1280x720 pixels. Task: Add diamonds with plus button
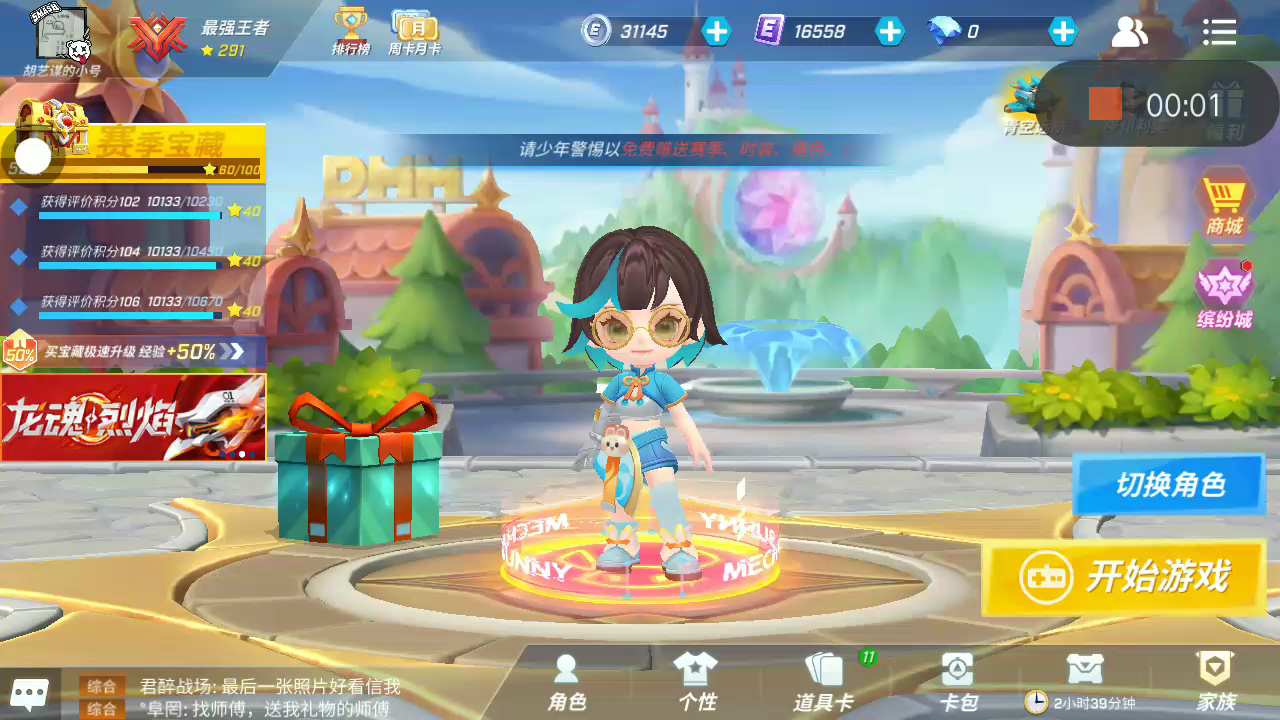1062,32
